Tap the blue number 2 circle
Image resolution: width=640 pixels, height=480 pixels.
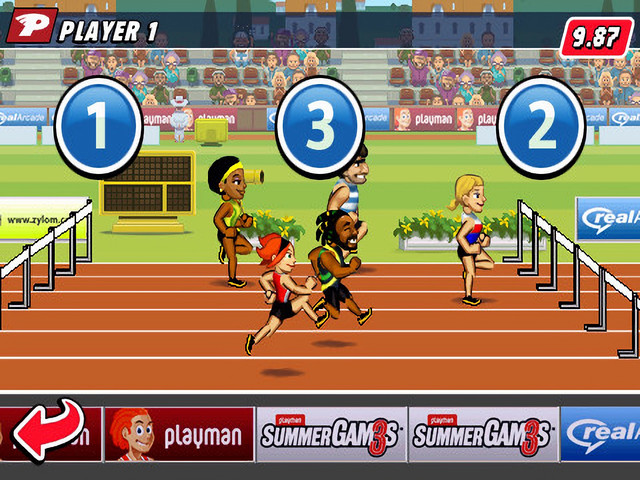pos(541,127)
